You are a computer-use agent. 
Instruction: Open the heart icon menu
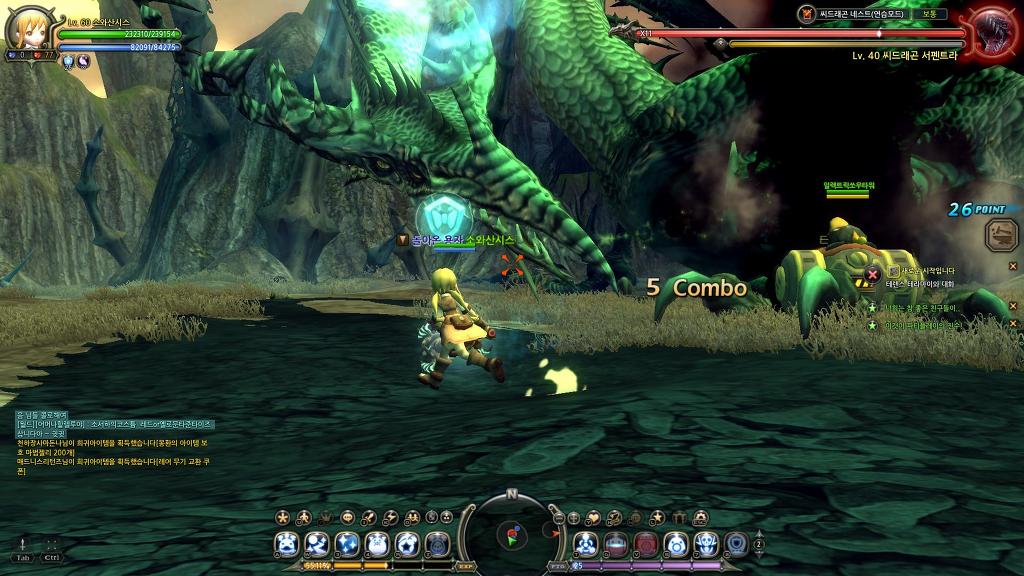click(x=593, y=517)
